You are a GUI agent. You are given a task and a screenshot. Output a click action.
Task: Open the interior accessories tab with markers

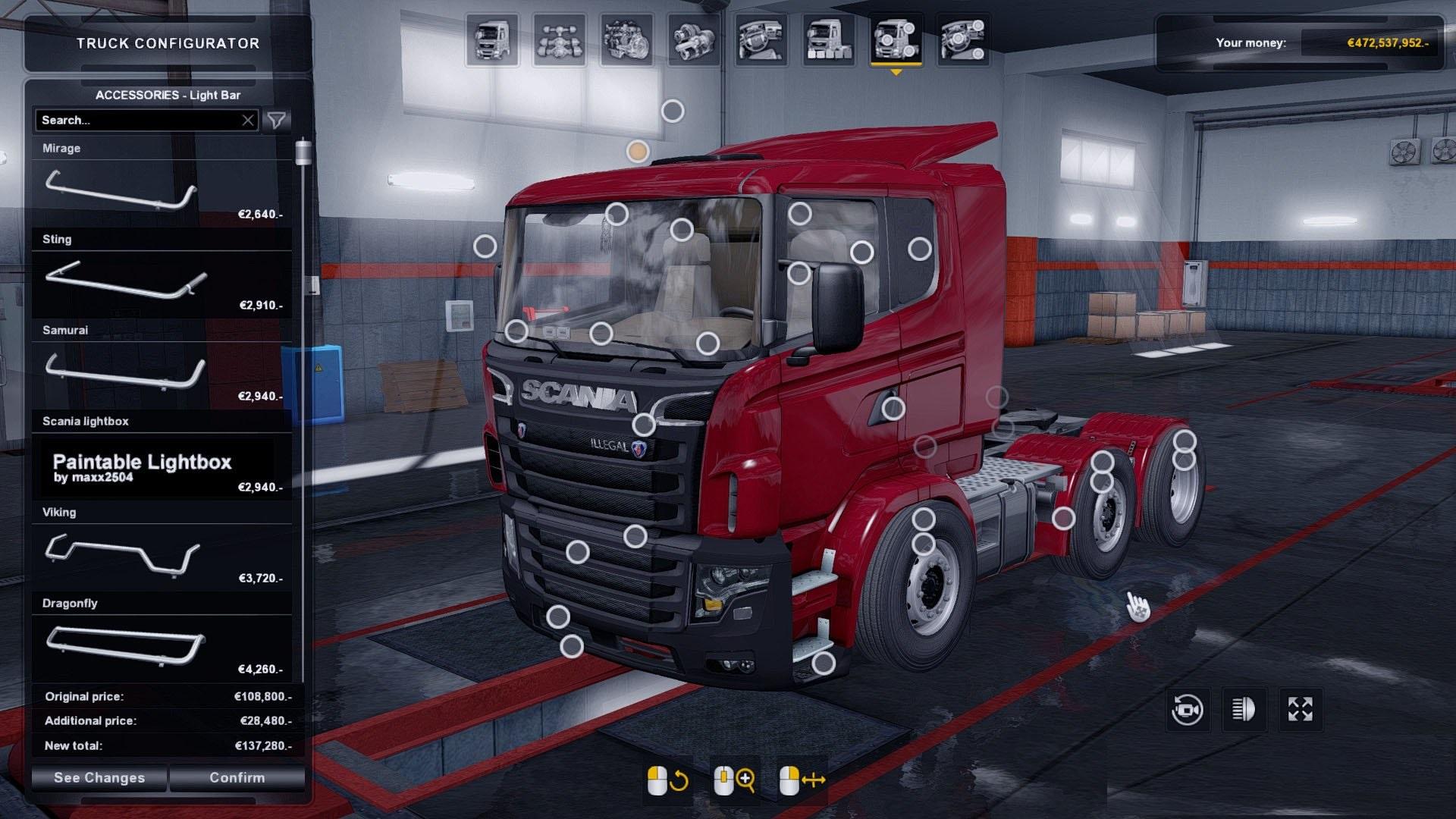pos(962,41)
